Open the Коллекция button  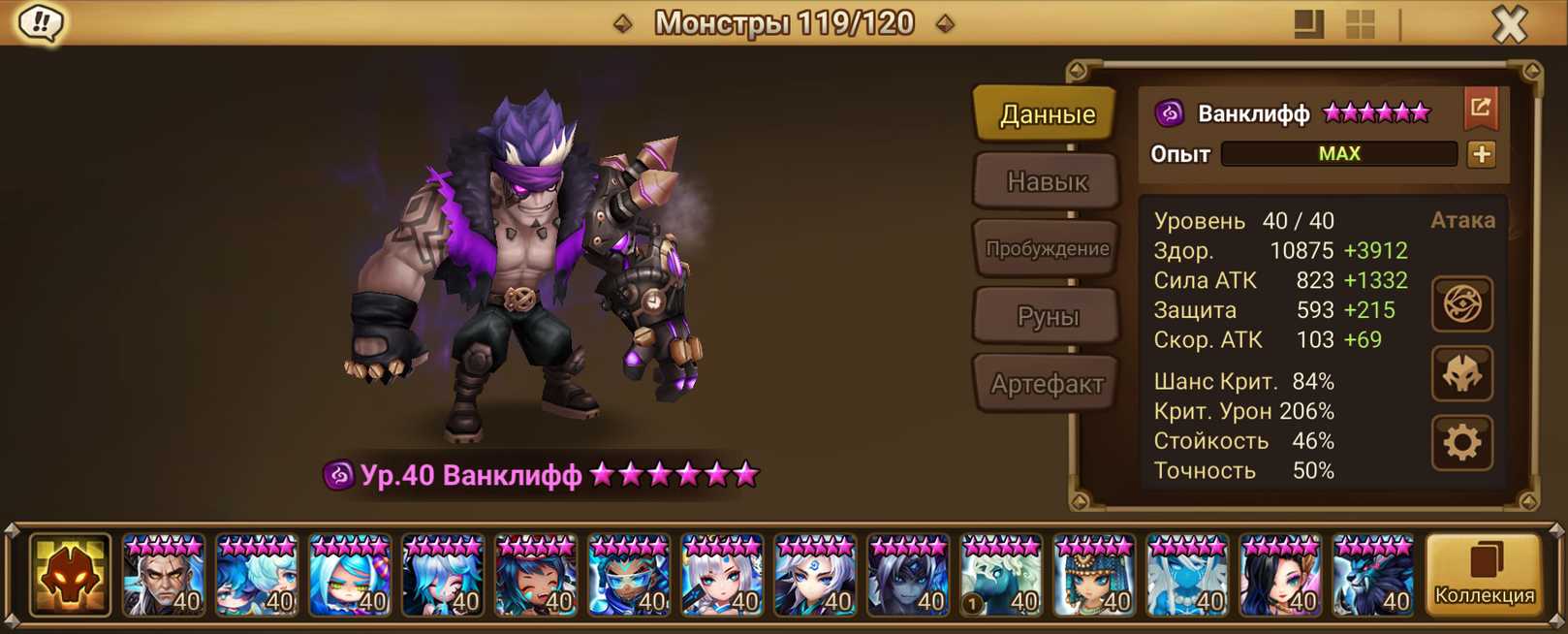pyautogui.click(x=1484, y=577)
